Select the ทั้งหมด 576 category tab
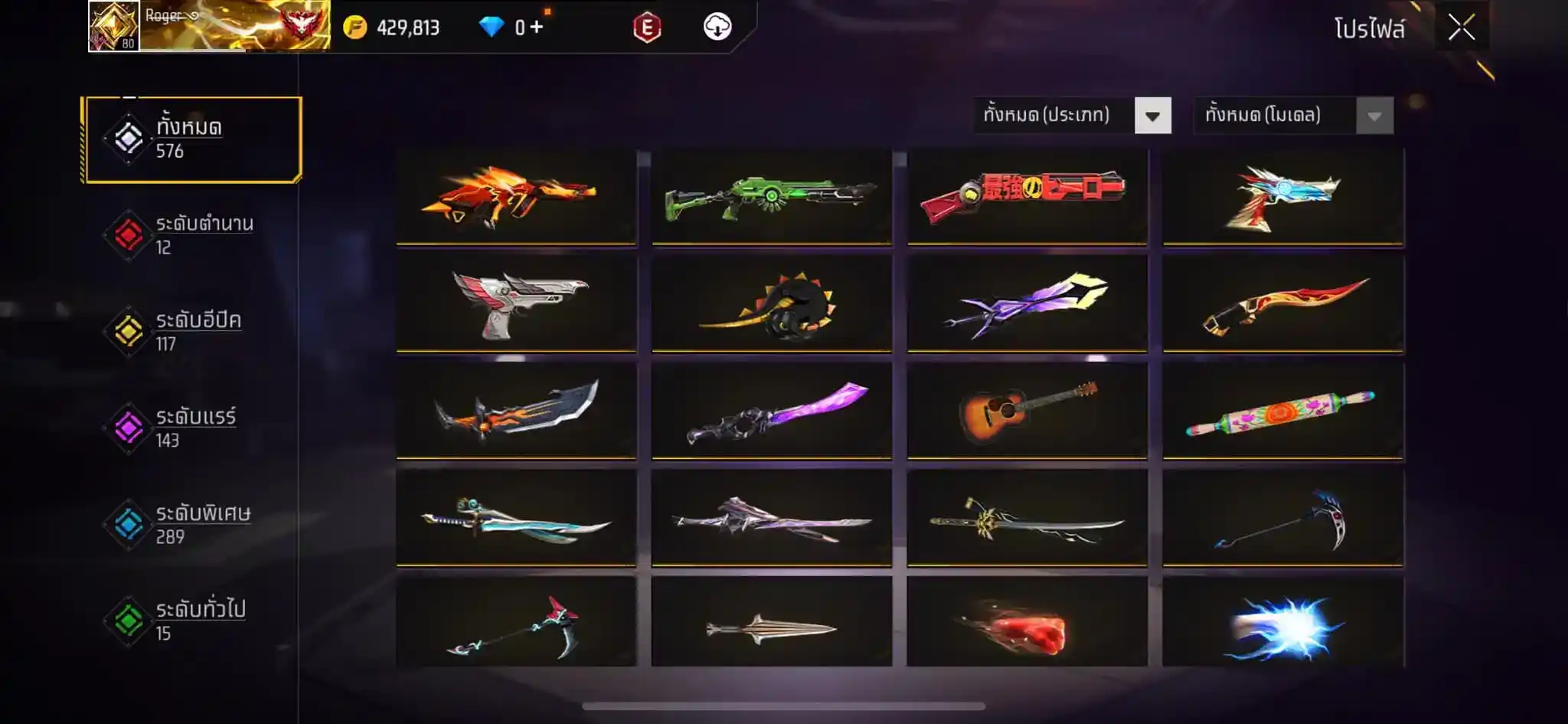Viewport: 1568px width, 724px height. click(x=193, y=139)
